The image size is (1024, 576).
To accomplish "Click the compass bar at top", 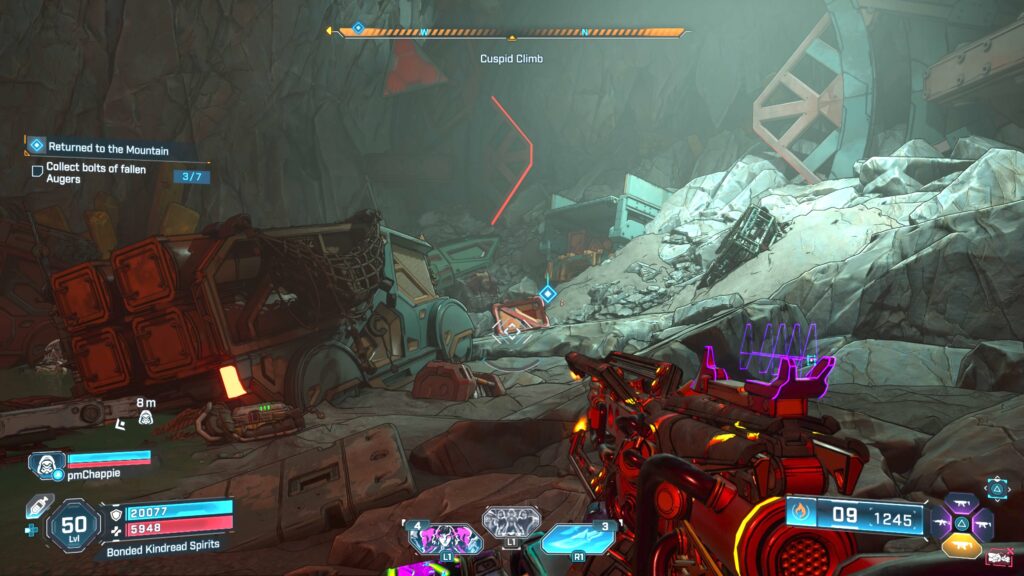I will pyautogui.click(x=511, y=32).
